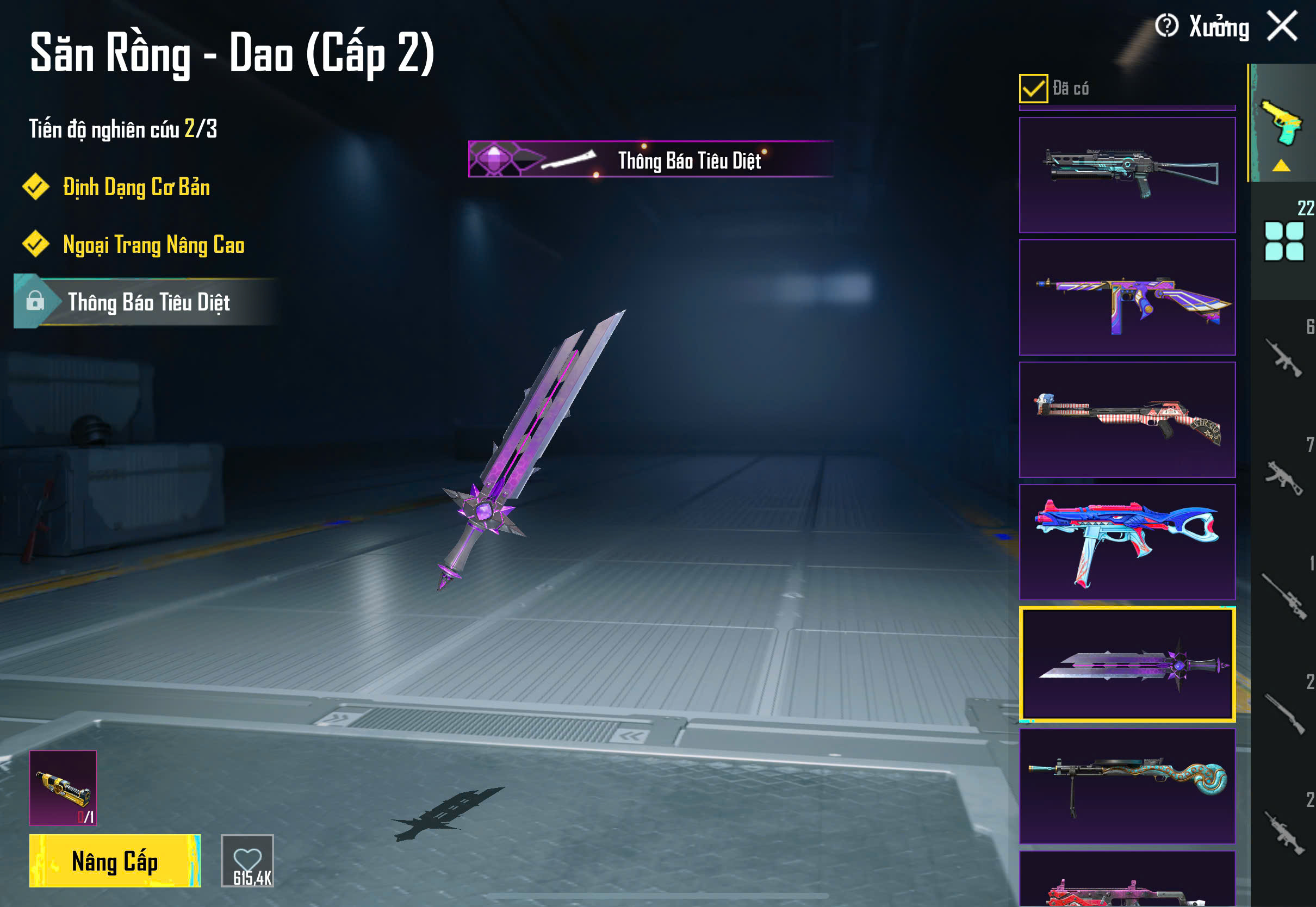Switch to the yellow pistol category tab
This screenshot has height=907, width=1316.
(1282, 125)
